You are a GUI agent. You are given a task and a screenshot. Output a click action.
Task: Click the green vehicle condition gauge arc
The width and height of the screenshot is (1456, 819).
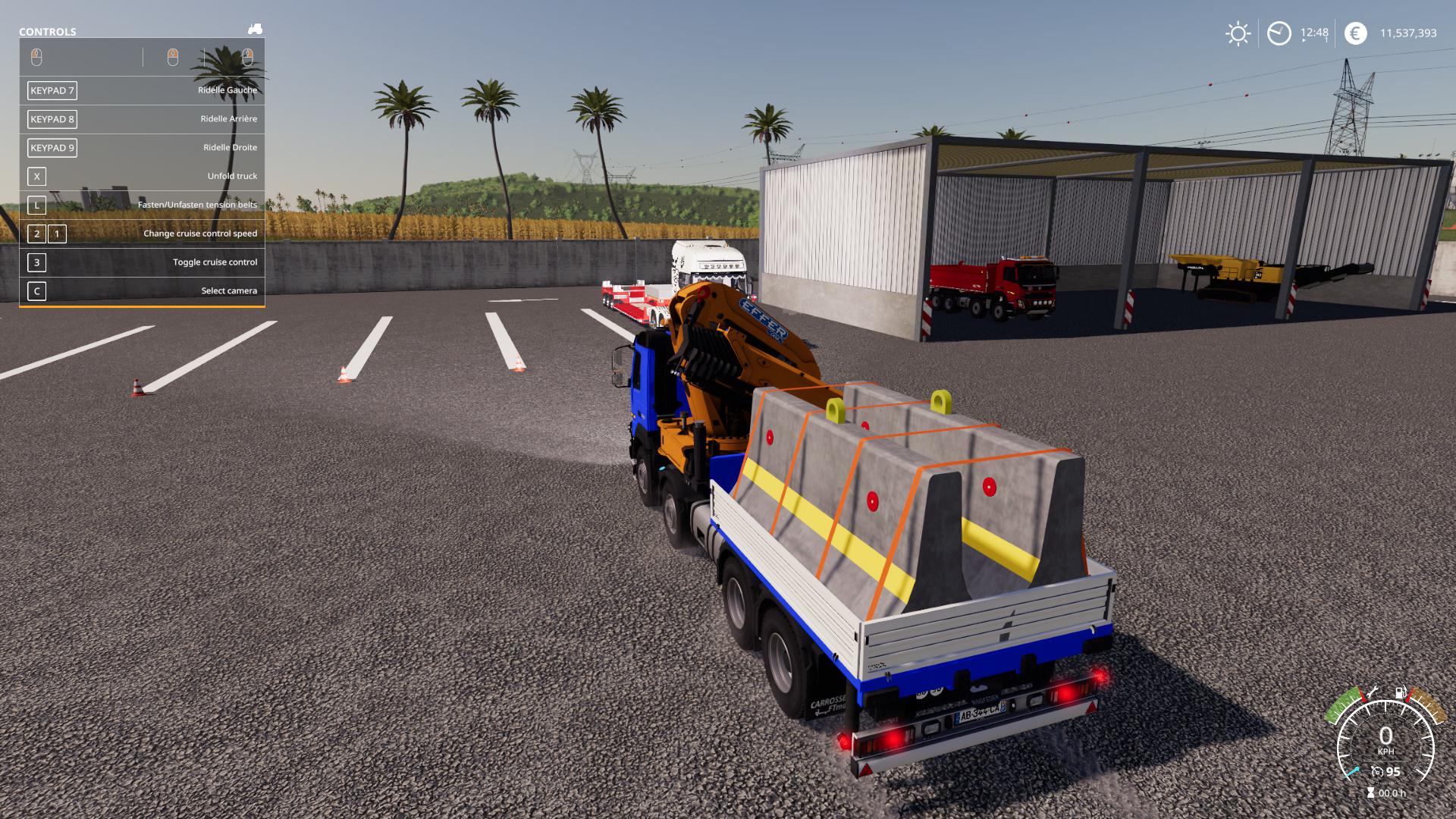click(x=1344, y=705)
